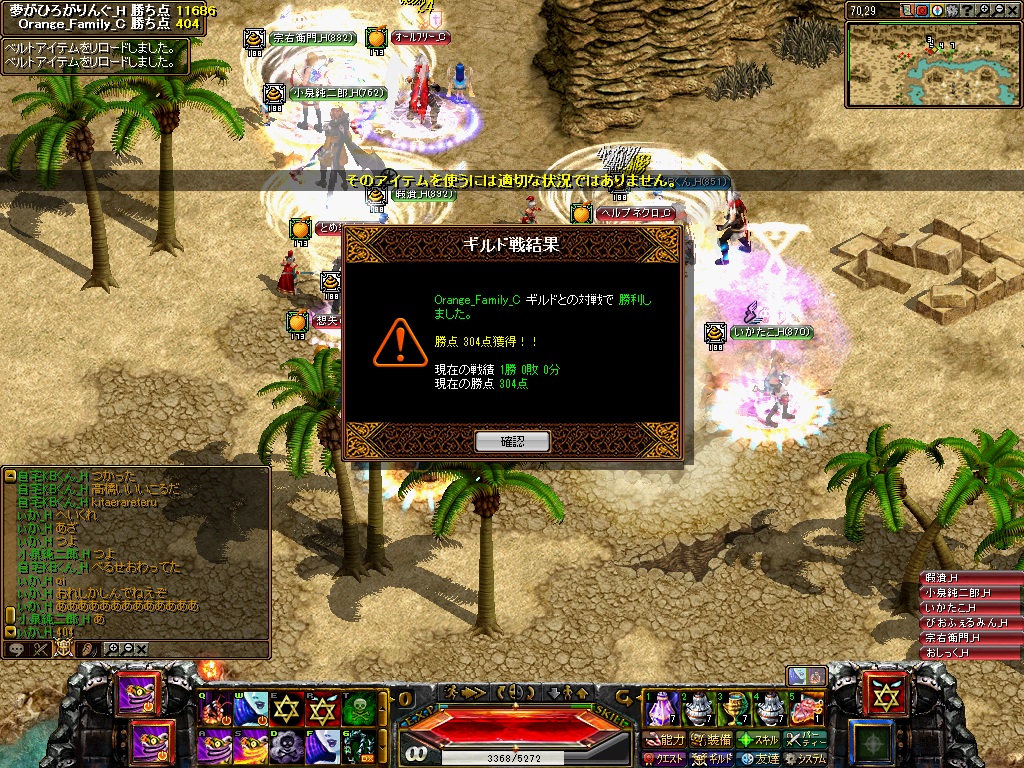Open the 装備 (equipment) menu
The image size is (1024, 768).
pyautogui.click(x=711, y=740)
